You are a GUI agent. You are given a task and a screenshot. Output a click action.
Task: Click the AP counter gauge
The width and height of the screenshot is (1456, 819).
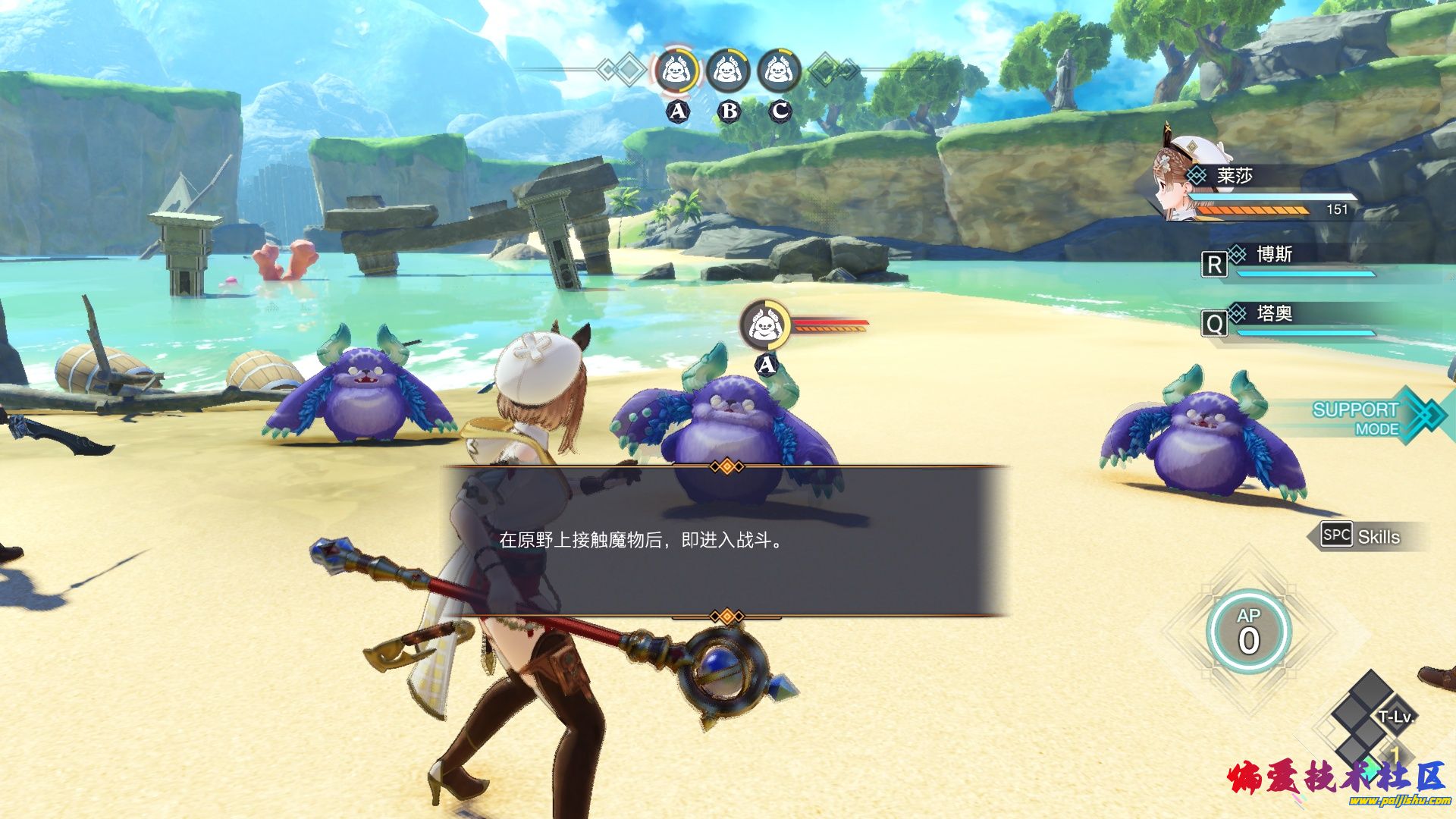coord(1248,632)
